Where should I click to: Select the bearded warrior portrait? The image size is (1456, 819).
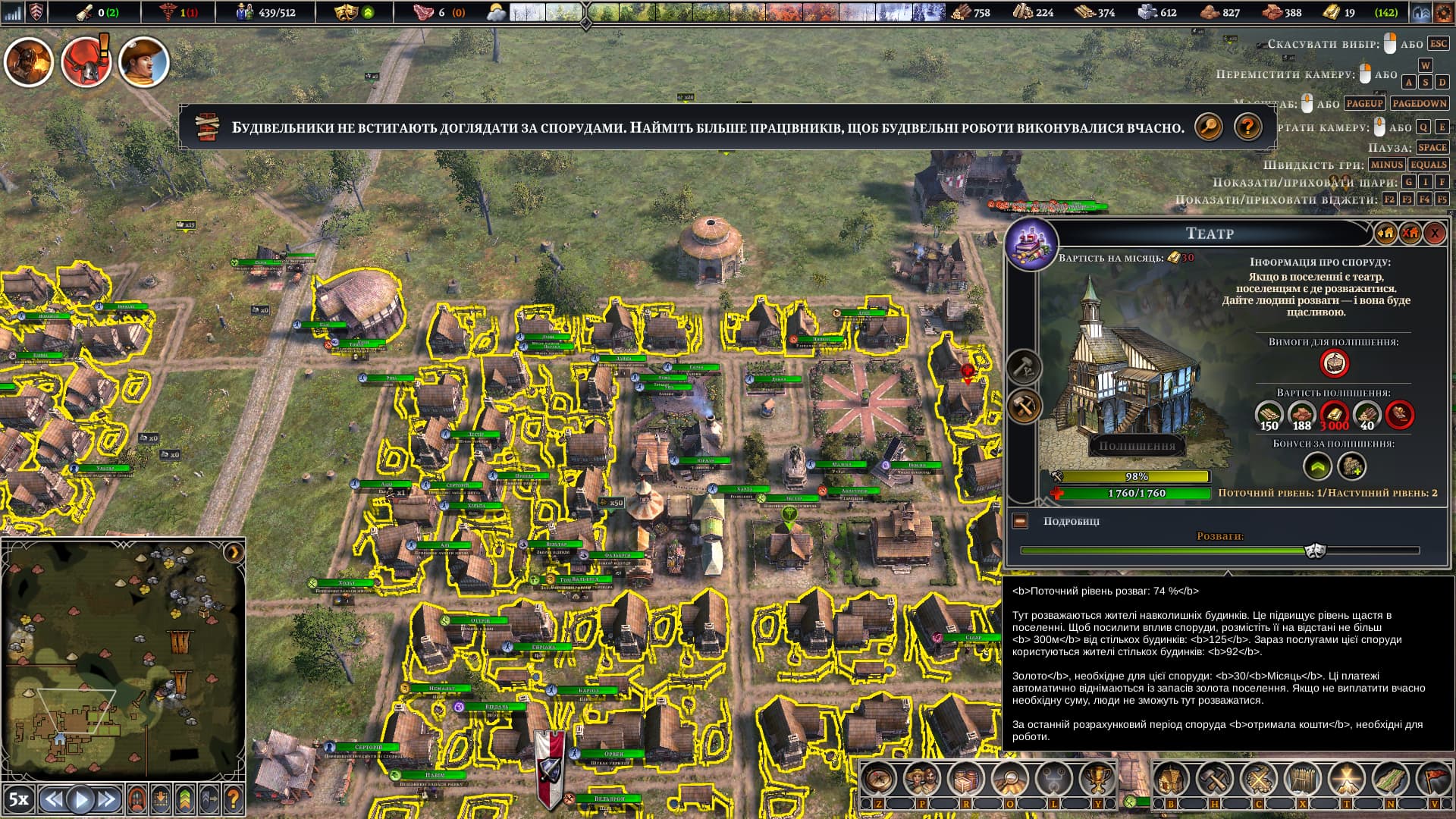point(29,62)
